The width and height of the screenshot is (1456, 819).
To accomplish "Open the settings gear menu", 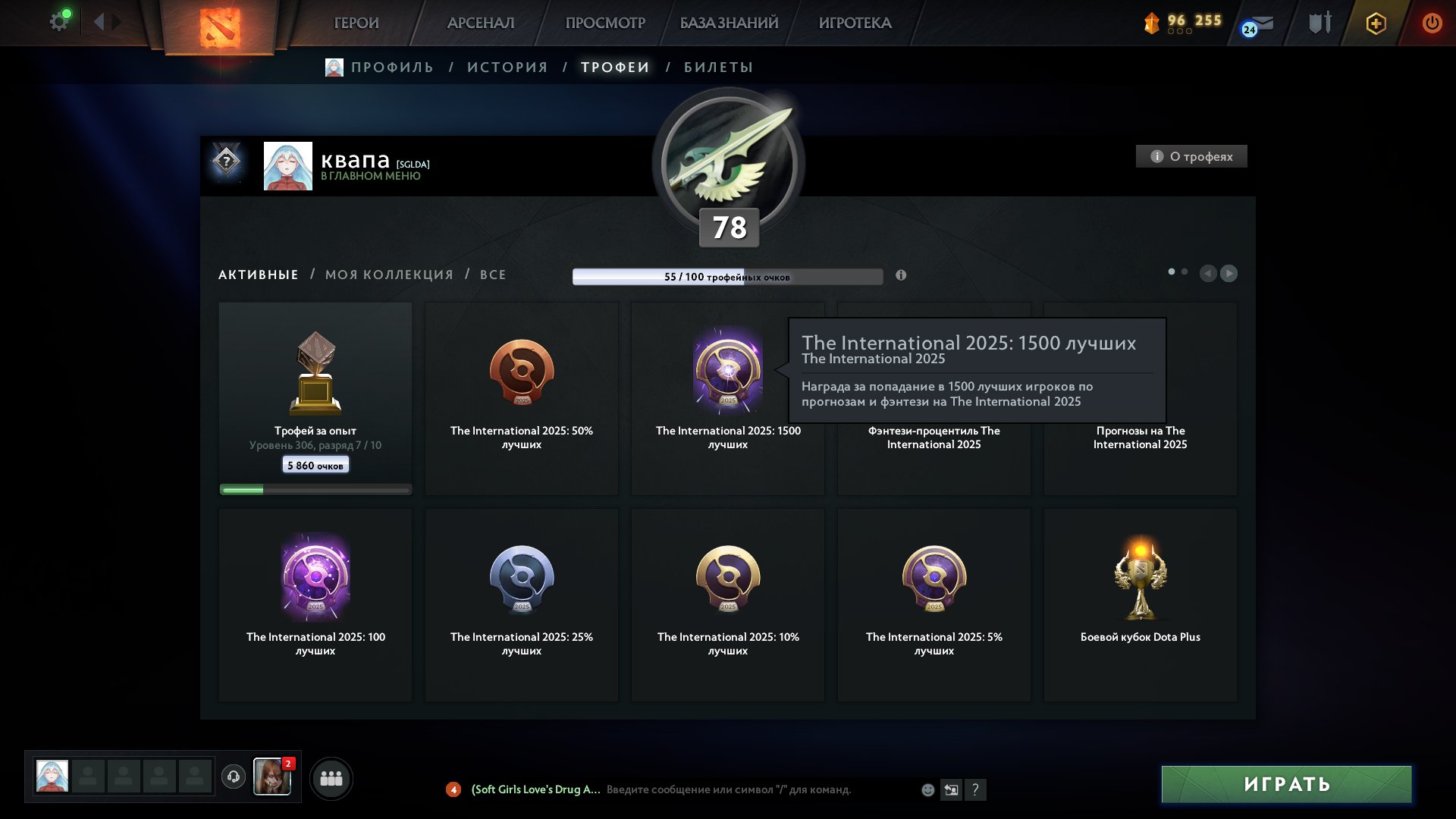I will 59,20.
